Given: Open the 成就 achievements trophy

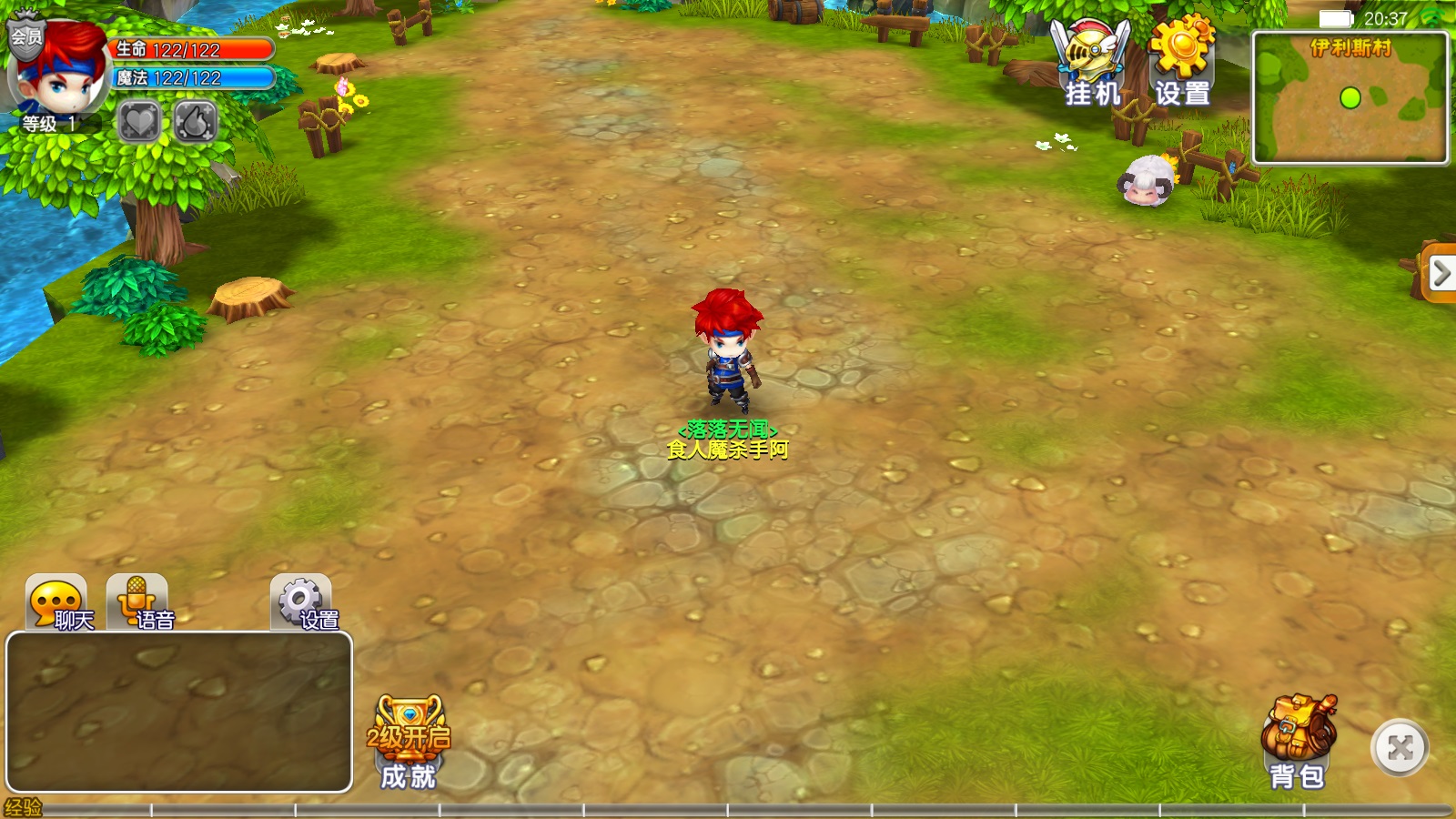Looking at the screenshot, I should click(x=409, y=743).
